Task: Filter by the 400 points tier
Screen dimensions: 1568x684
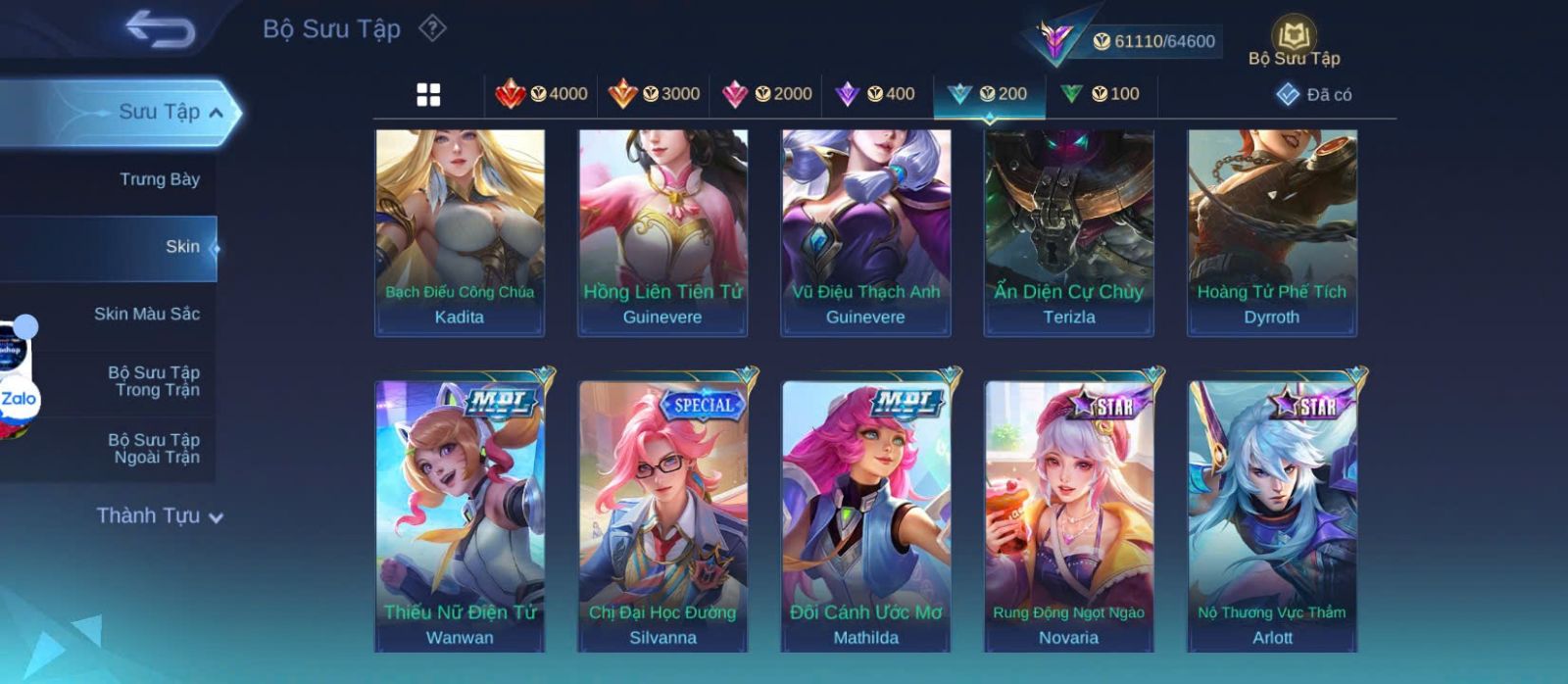Action: pos(876,94)
